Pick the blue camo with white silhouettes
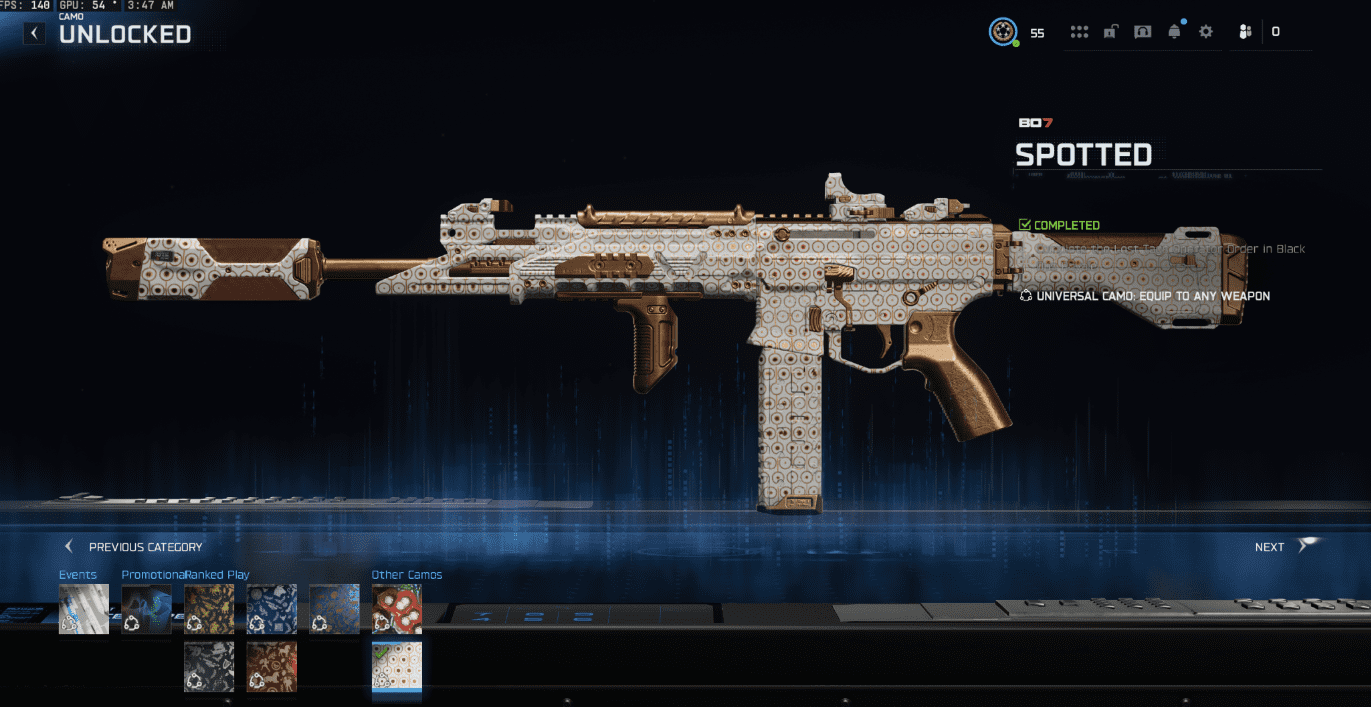This screenshot has width=1371, height=707. coord(272,609)
